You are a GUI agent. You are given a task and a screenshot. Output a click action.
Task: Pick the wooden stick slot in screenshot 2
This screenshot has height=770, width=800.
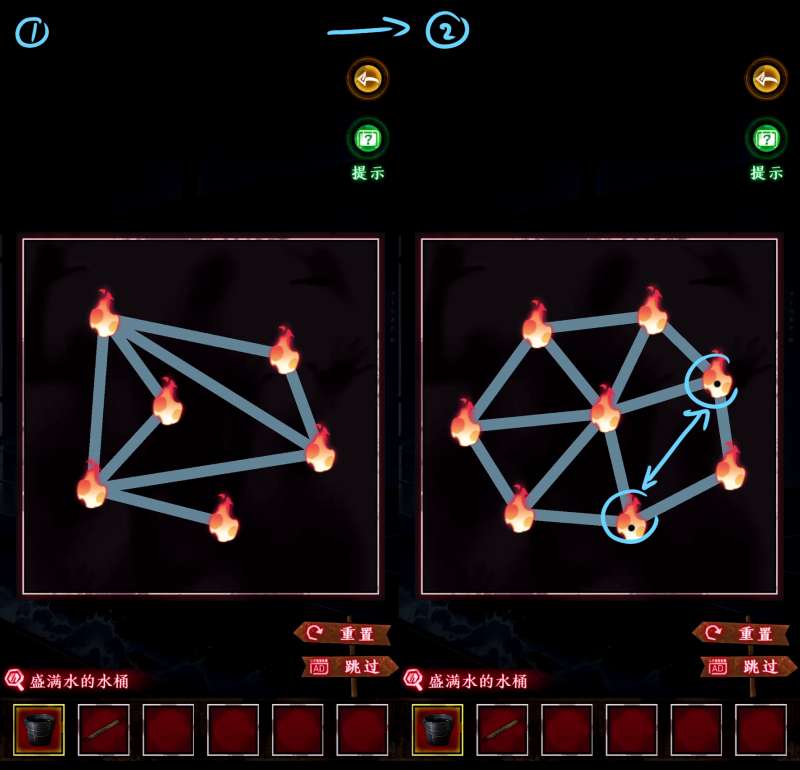click(x=502, y=730)
